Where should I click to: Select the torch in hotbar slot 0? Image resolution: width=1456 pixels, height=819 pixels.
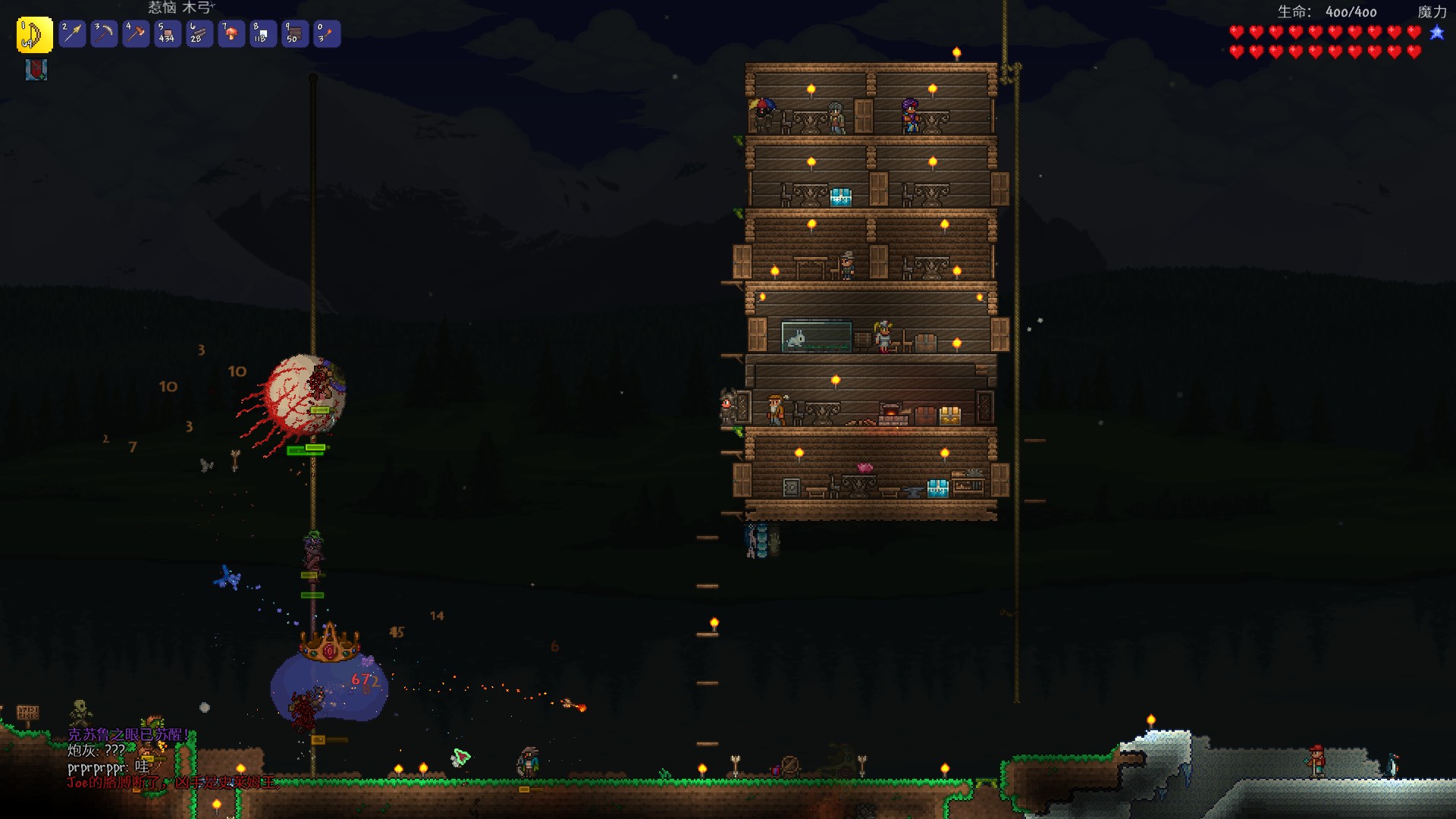[x=327, y=34]
